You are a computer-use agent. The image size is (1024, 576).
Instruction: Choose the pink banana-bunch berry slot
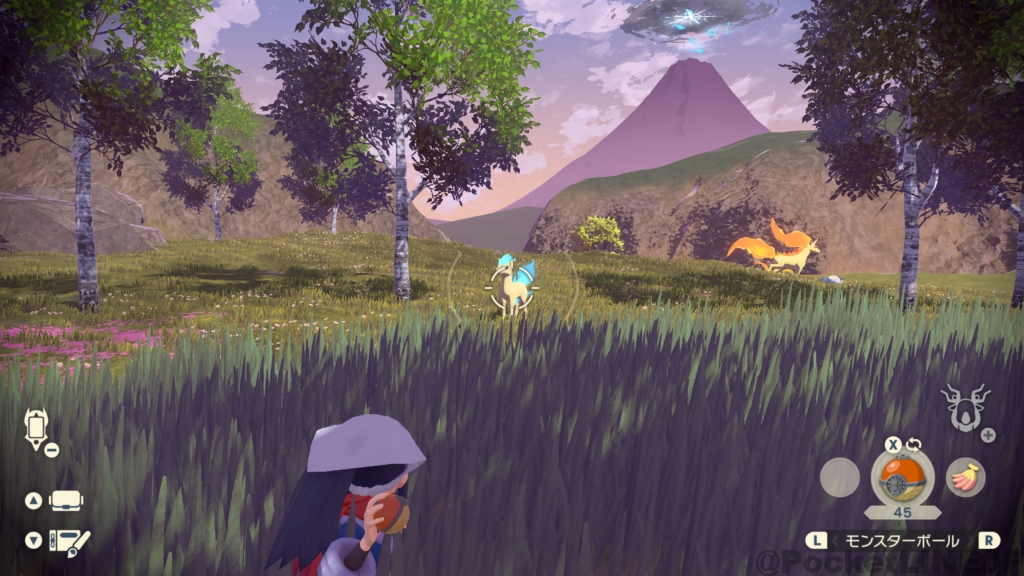pos(965,477)
